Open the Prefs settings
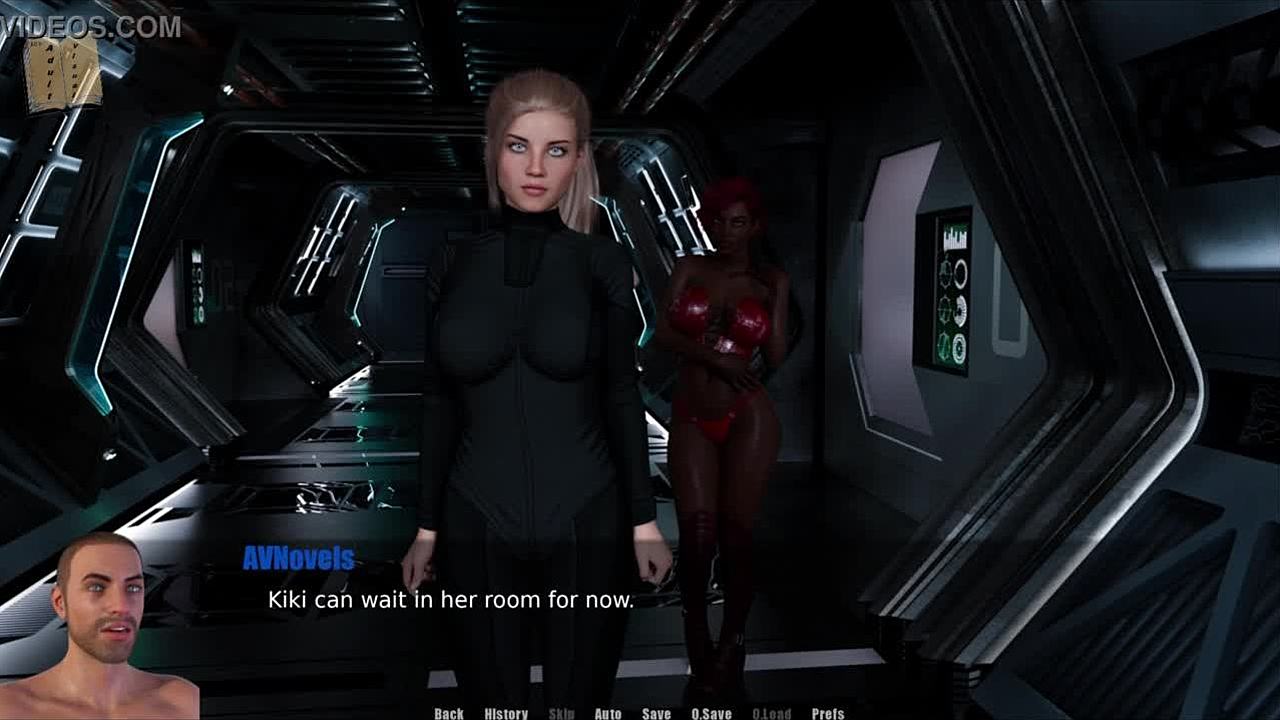The width and height of the screenshot is (1280, 720). pos(828,713)
